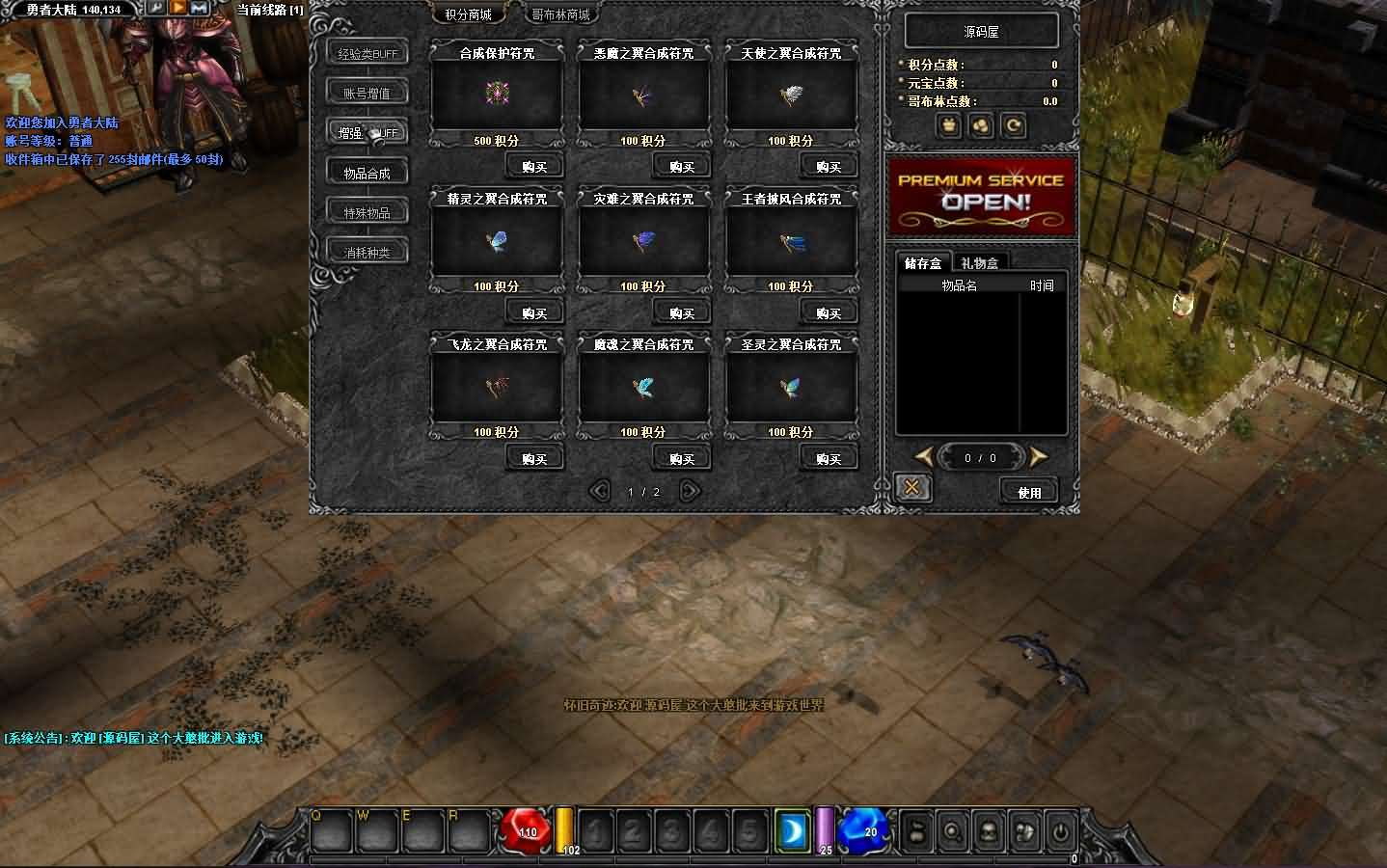Click the coins icon in the points panel

[x=981, y=125]
